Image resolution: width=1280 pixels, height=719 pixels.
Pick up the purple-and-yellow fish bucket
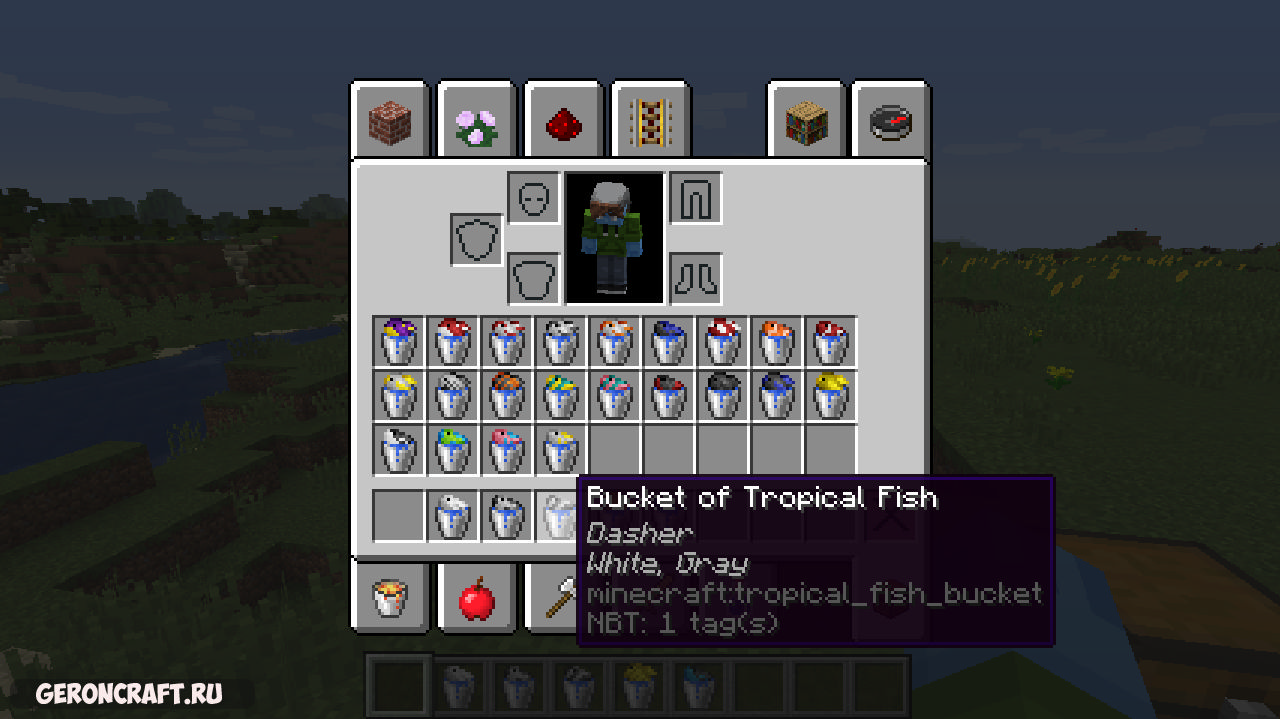click(x=398, y=341)
